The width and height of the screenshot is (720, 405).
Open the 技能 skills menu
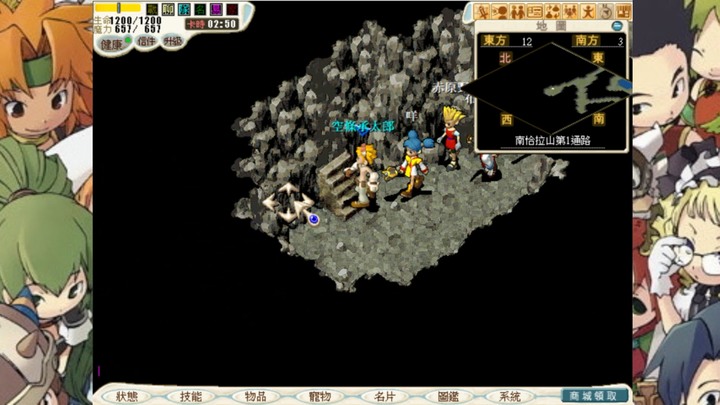click(x=191, y=396)
